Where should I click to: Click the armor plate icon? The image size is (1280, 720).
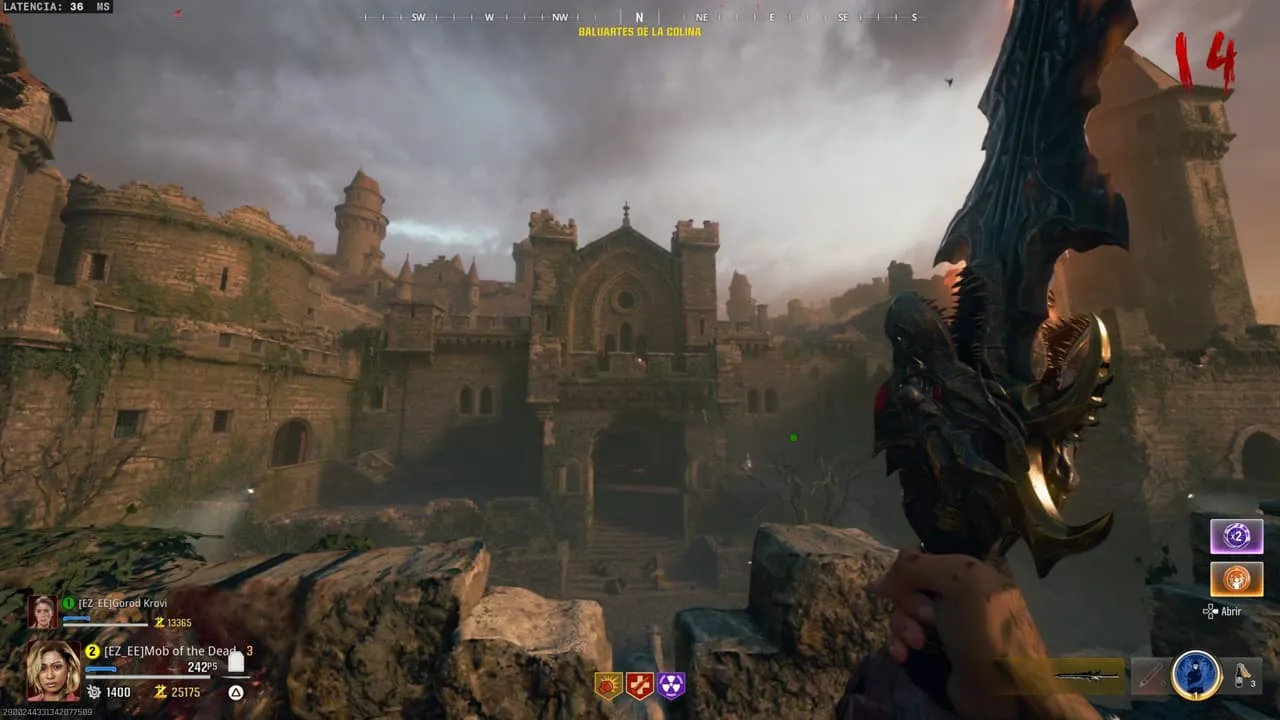pos(236,662)
